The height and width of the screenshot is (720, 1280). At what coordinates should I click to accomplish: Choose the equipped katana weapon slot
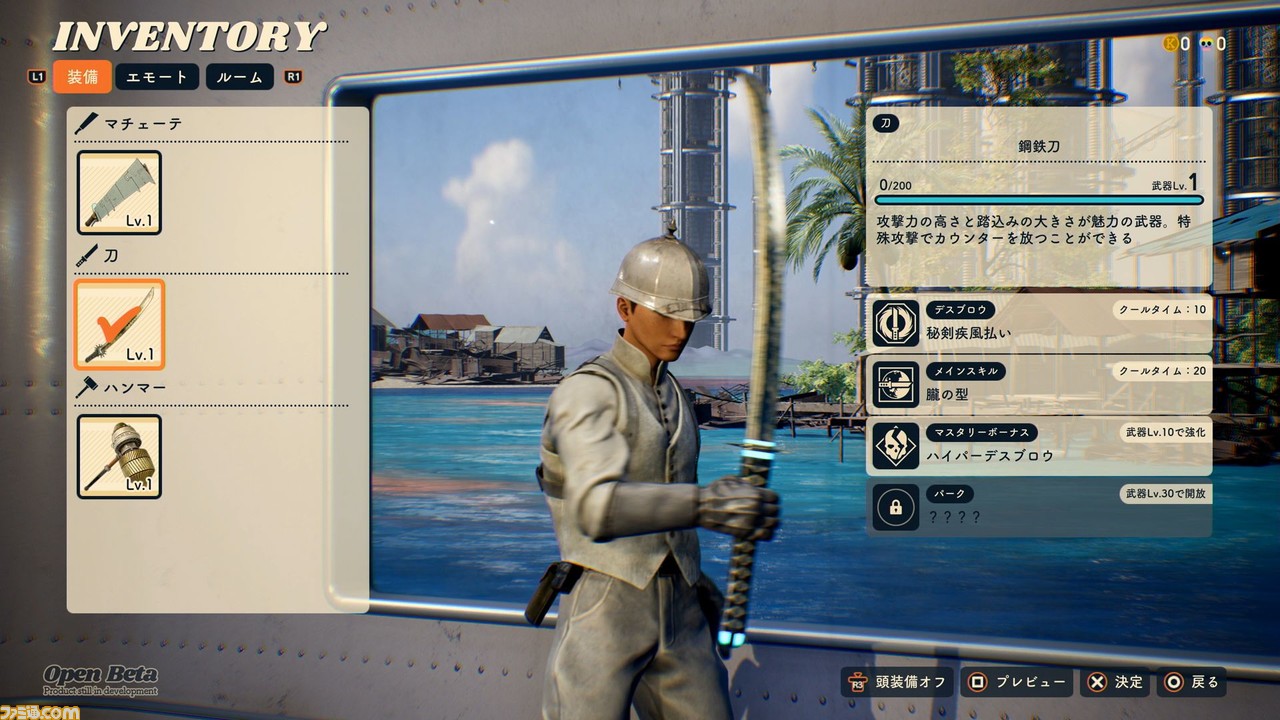tap(119, 325)
